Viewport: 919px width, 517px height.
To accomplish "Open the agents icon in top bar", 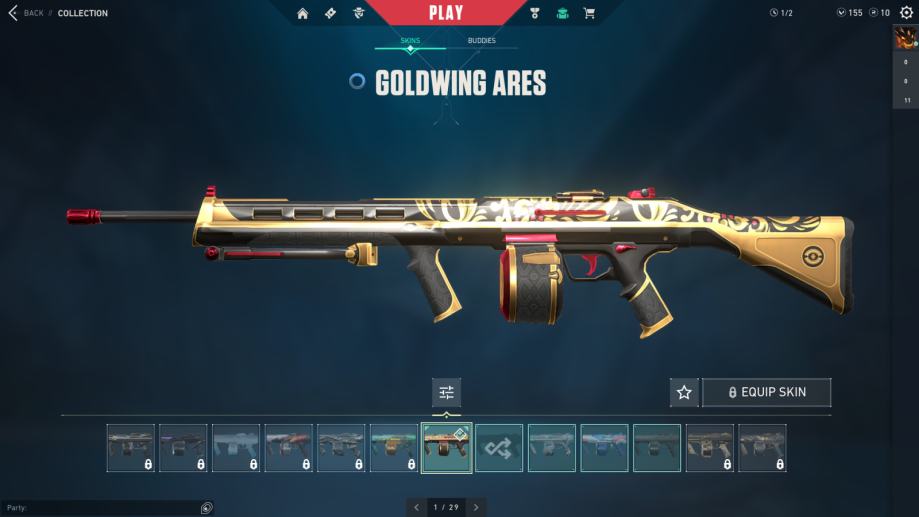I will (359, 13).
